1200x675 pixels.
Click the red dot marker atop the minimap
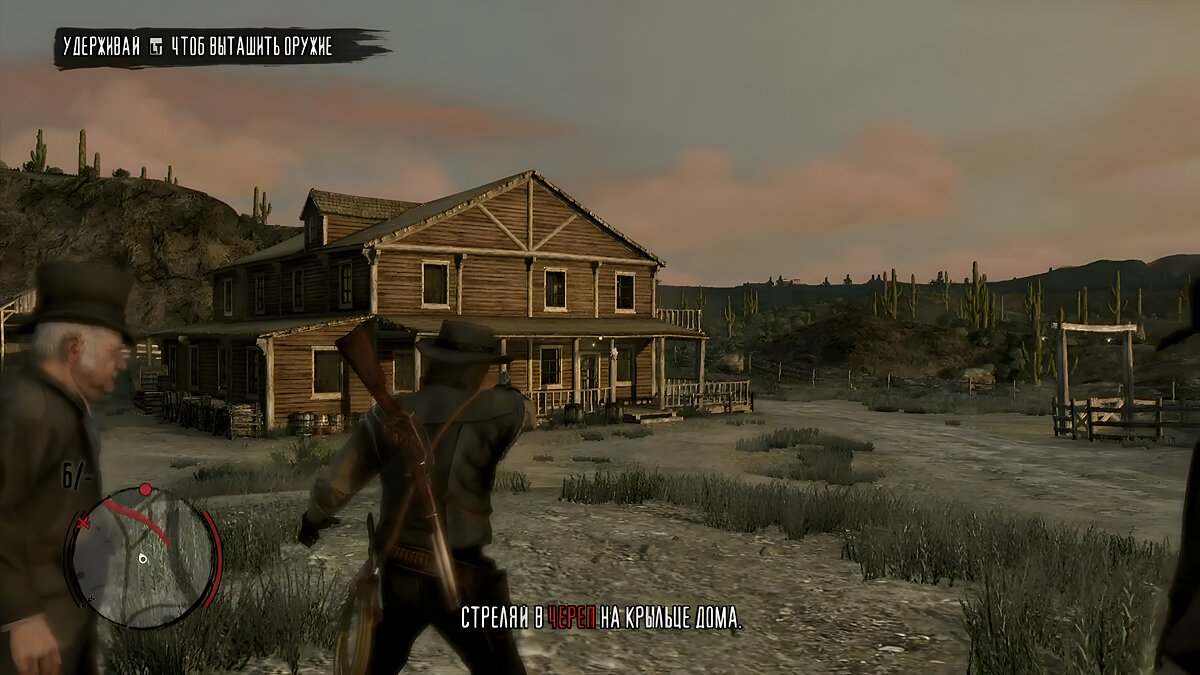[145, 490]
